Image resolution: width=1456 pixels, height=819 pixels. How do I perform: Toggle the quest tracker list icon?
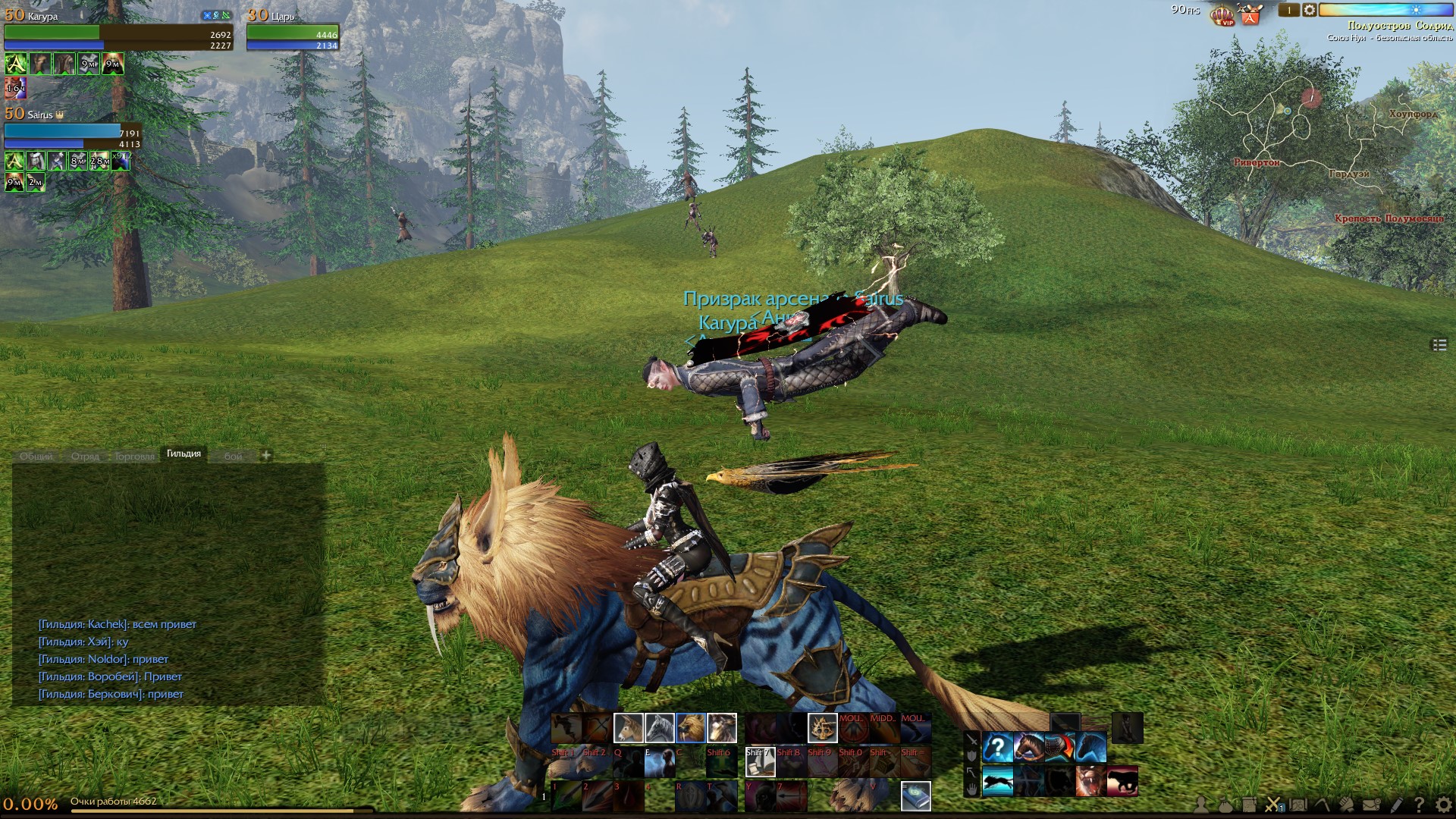[x=1439, y=345]
